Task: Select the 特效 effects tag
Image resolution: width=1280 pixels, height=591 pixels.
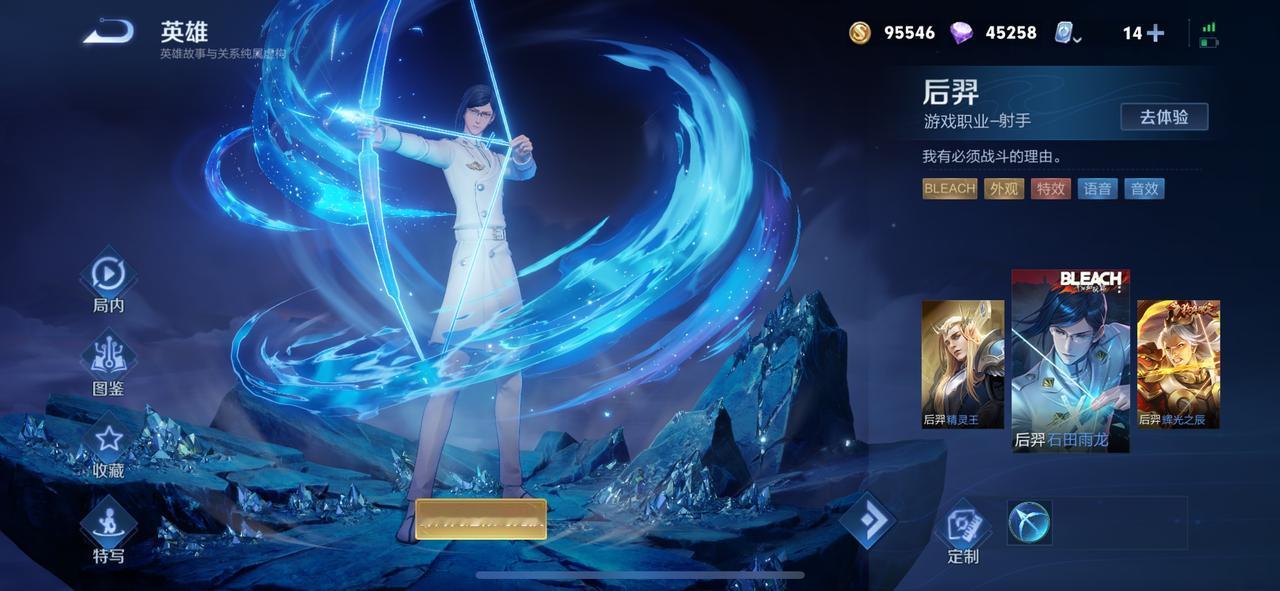Action: pyautogui.click(x=1051, y=189)
